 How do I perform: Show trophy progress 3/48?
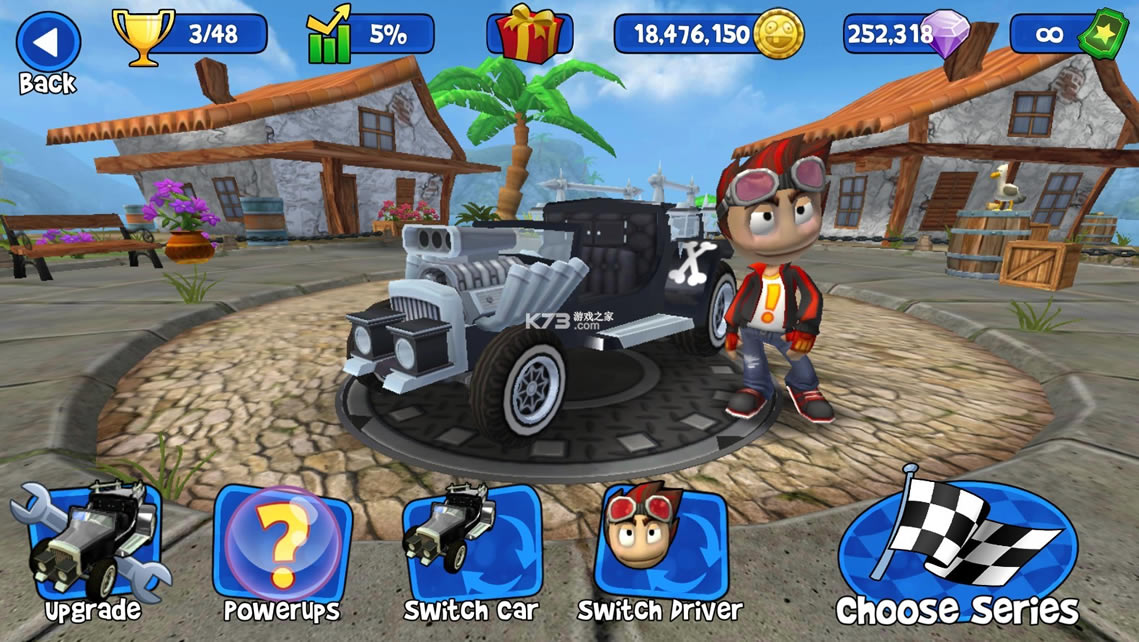point(190,34)
